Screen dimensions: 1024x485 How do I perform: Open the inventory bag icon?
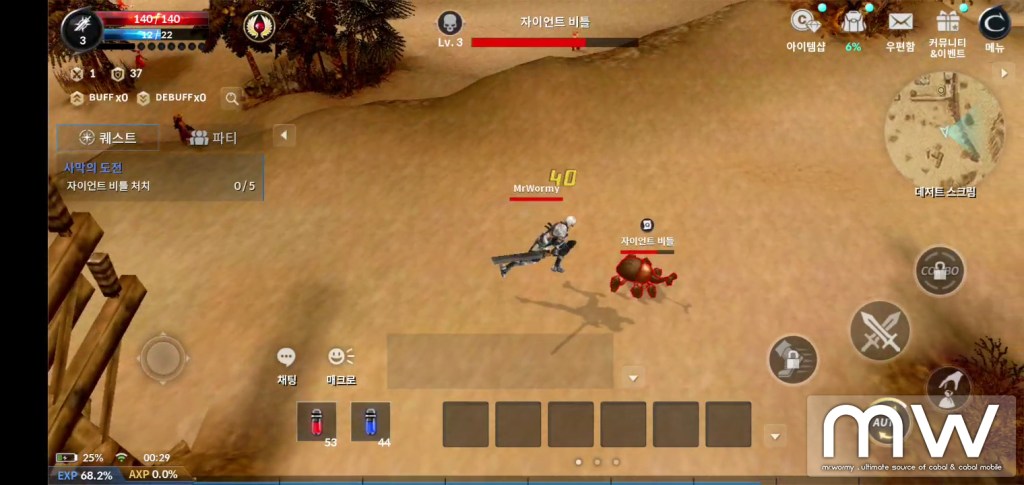(853, 24)
